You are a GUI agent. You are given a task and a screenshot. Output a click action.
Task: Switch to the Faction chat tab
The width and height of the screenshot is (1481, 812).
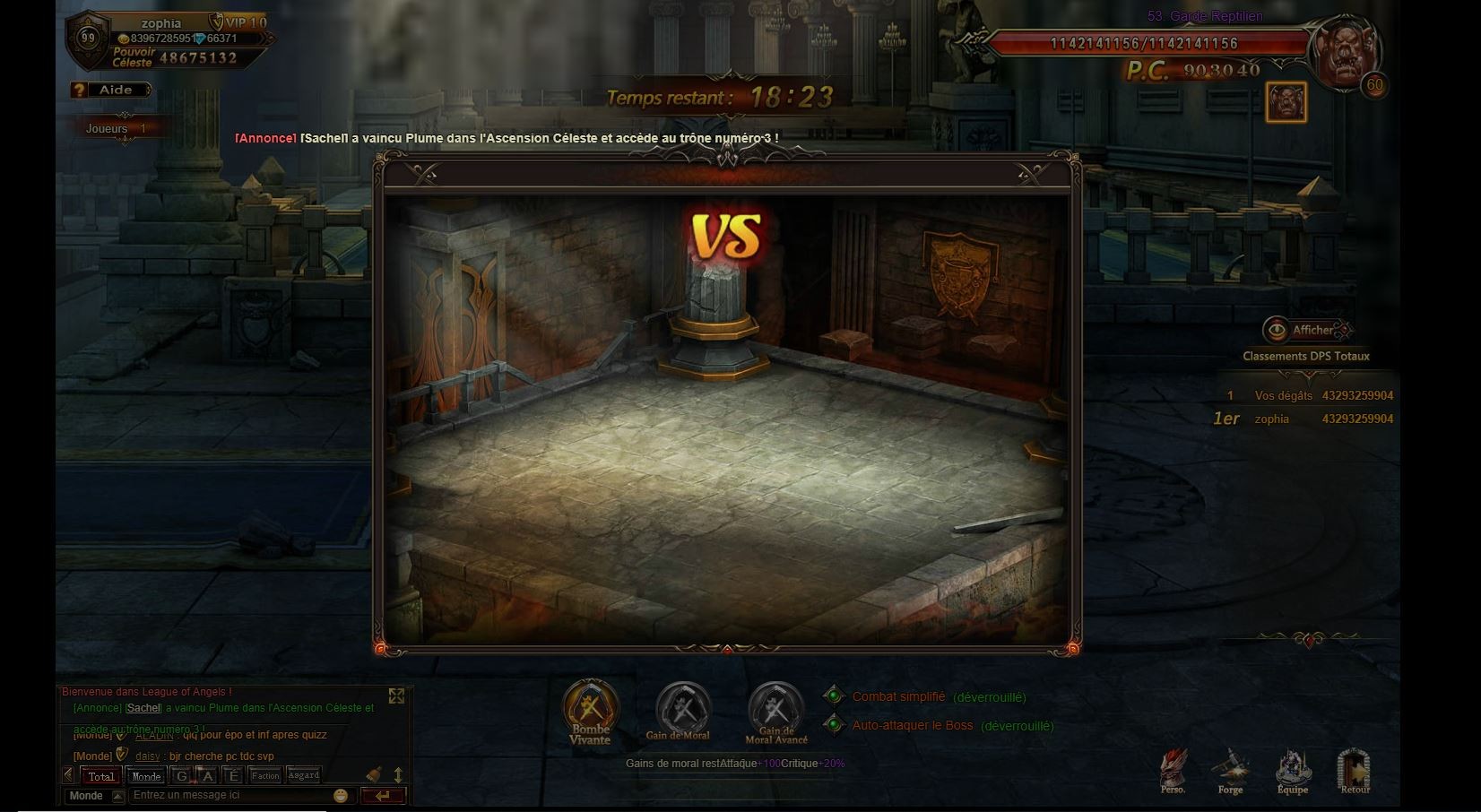[265, 776]
